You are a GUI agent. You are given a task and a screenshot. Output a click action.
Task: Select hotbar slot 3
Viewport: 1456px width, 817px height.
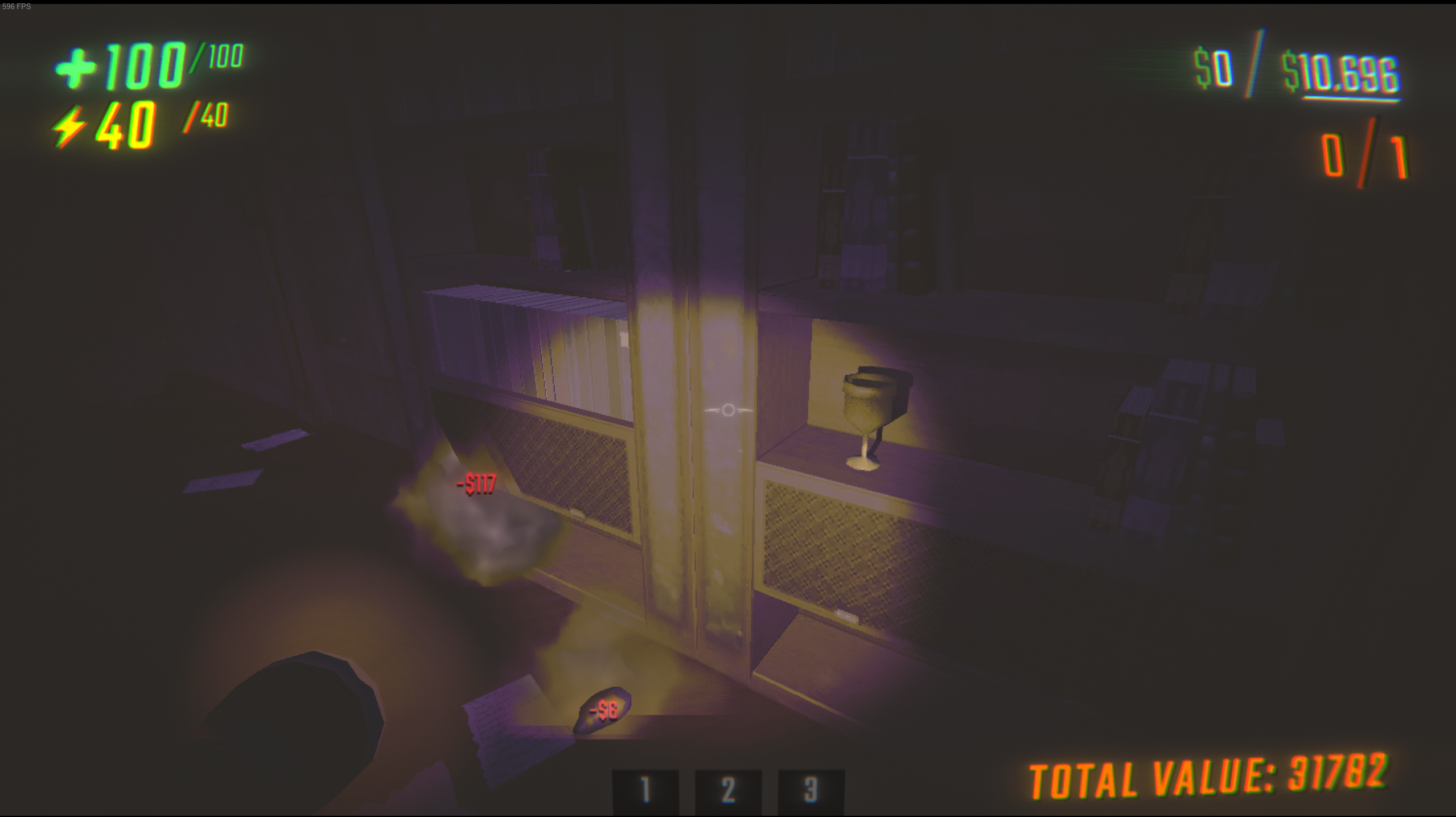tap(811, 791)
